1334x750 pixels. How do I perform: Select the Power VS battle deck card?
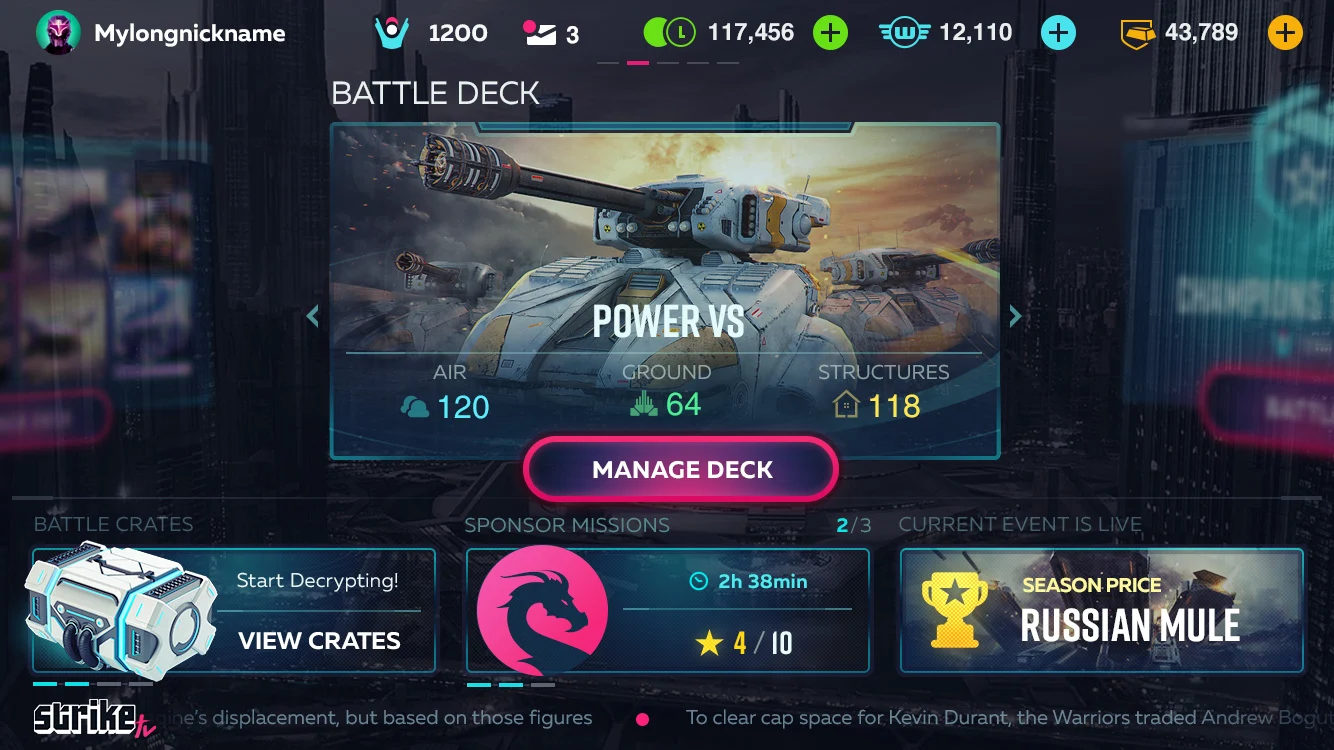[665, 290]
